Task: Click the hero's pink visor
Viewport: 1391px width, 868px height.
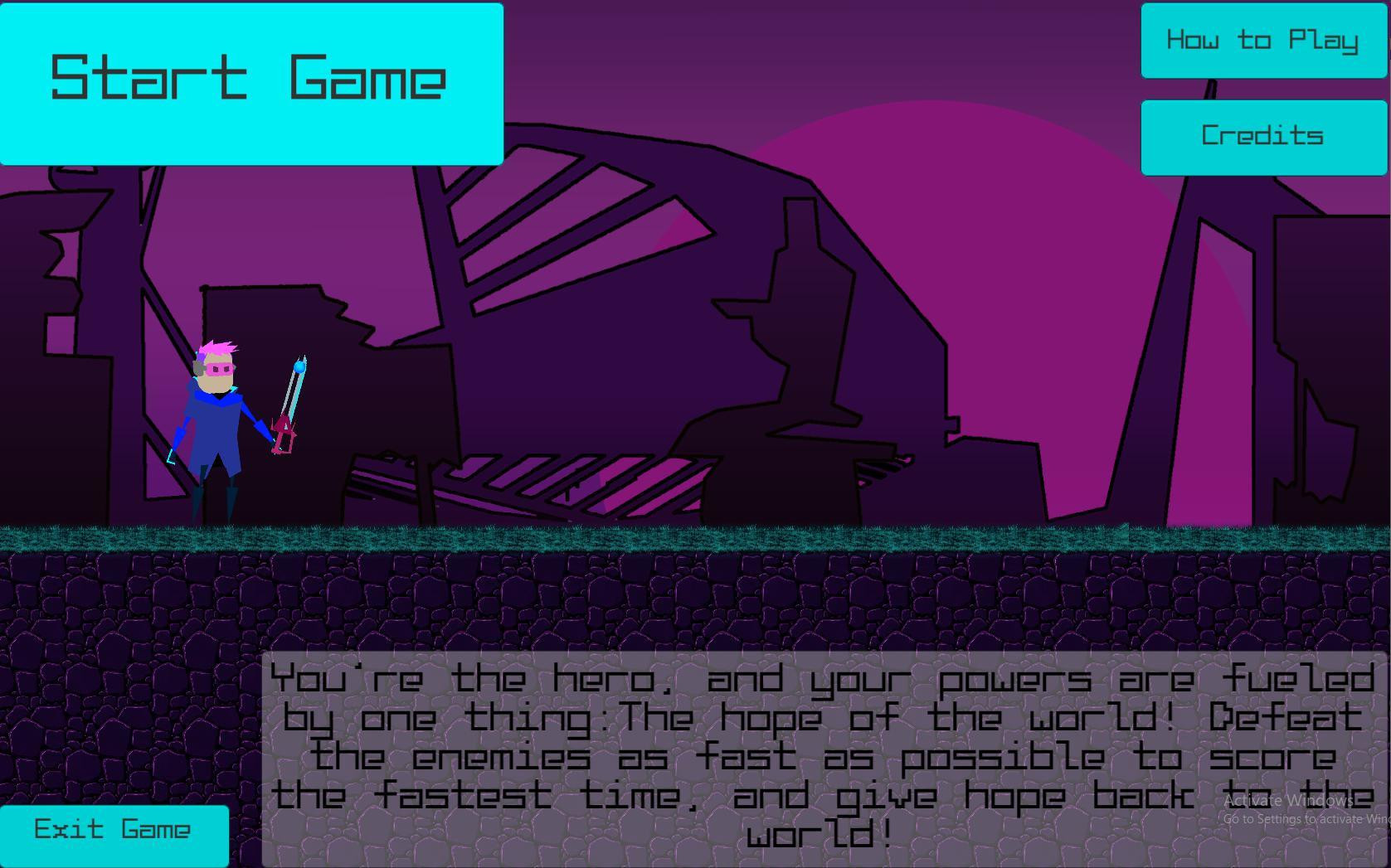Action: coord(220,371)
